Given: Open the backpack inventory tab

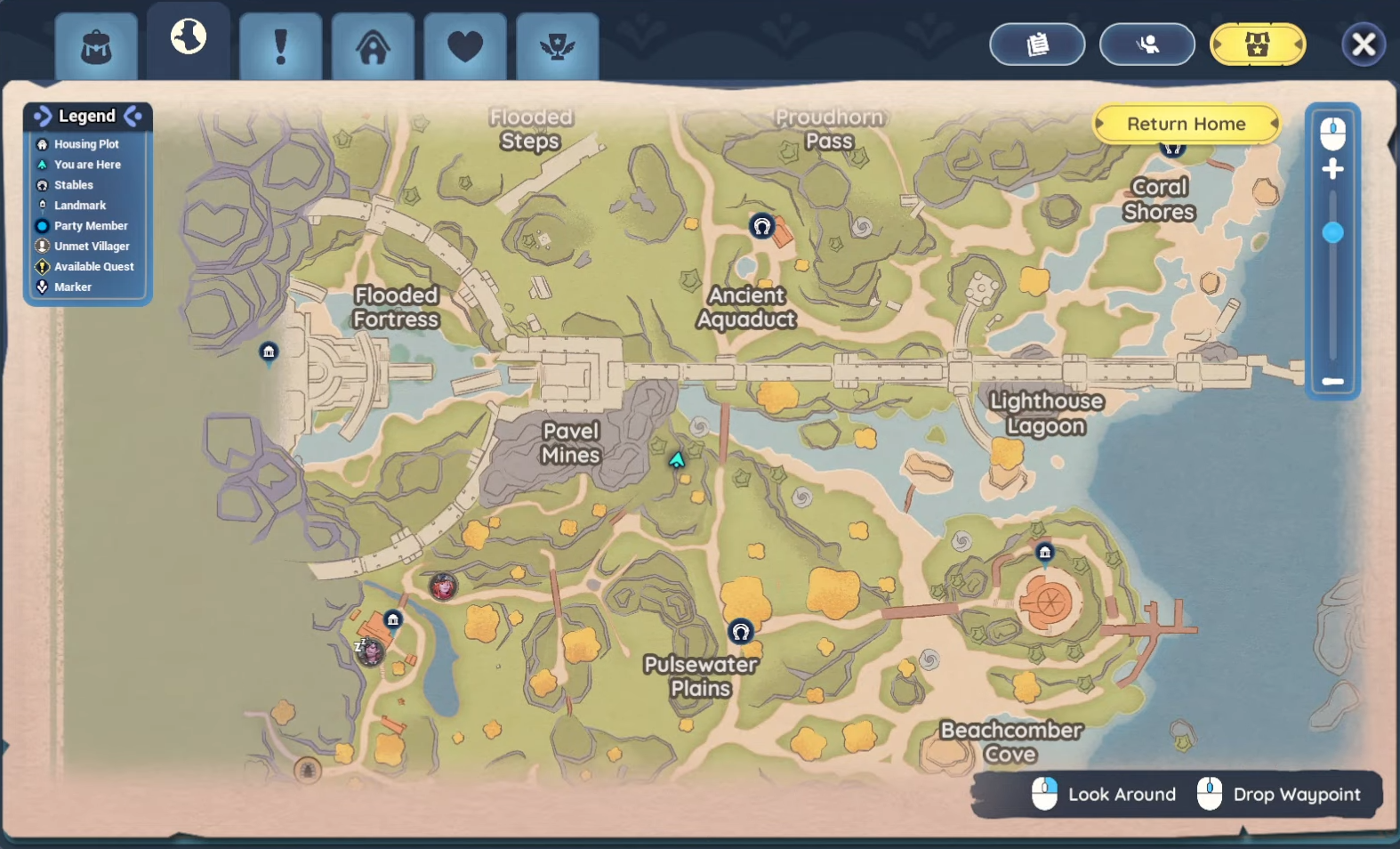Looking at the screenshot, I should coord(96,46).
